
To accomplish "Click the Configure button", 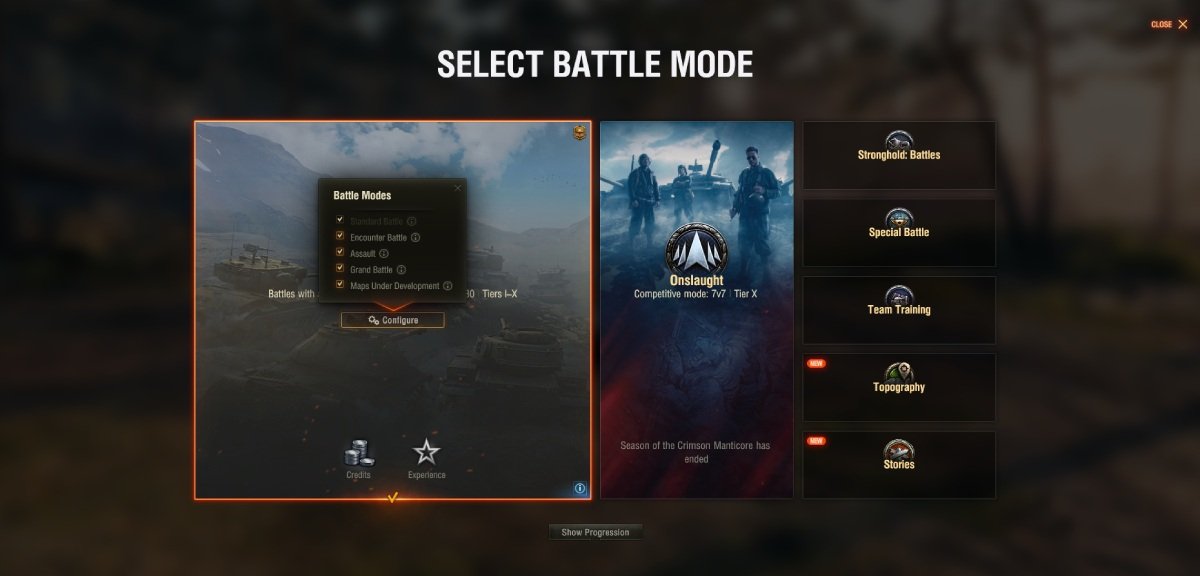I will (x=393, y=320).
